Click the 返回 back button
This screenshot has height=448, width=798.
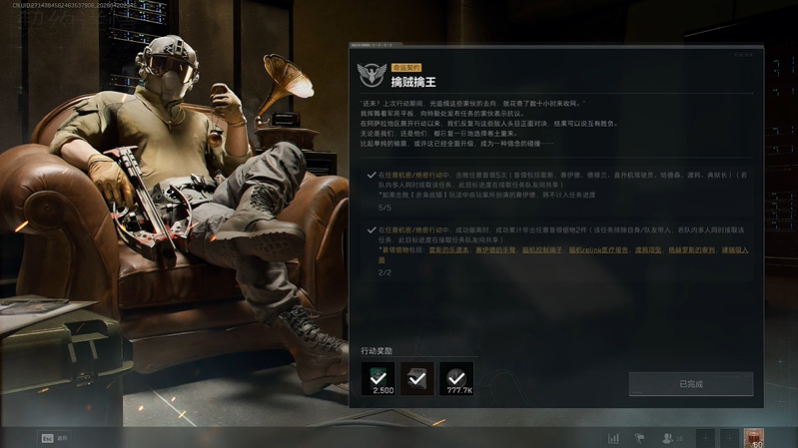54,438
